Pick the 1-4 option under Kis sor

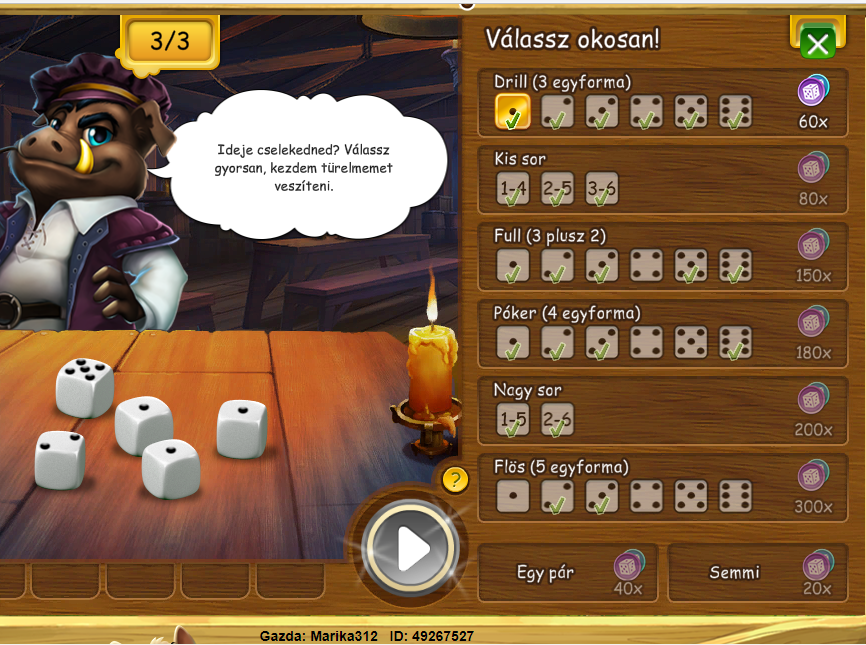[513, 189]
